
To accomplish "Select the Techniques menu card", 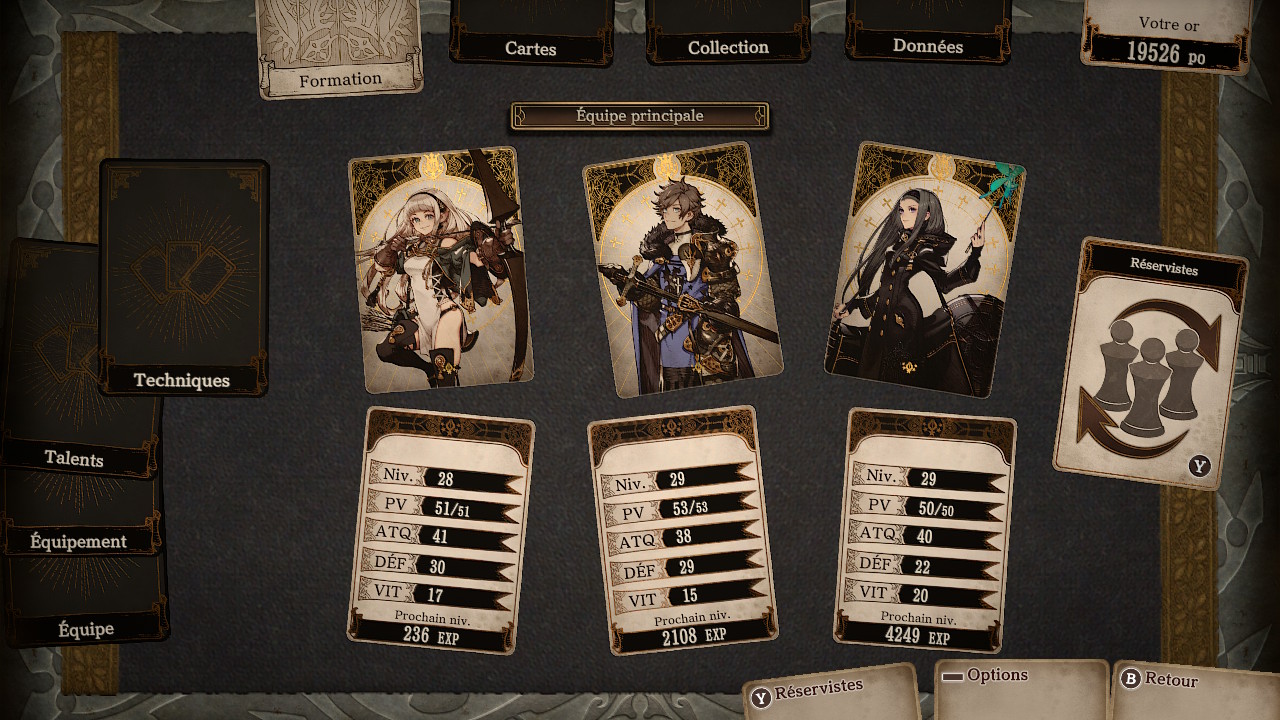I will (x=183, y=278).
